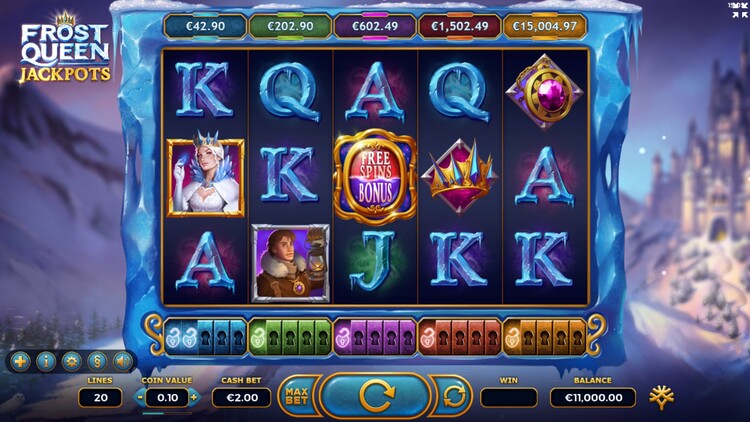The image size is (750, 422).
Task: Decrease coin value with the minus button
Action: click(x=141, y=397)
